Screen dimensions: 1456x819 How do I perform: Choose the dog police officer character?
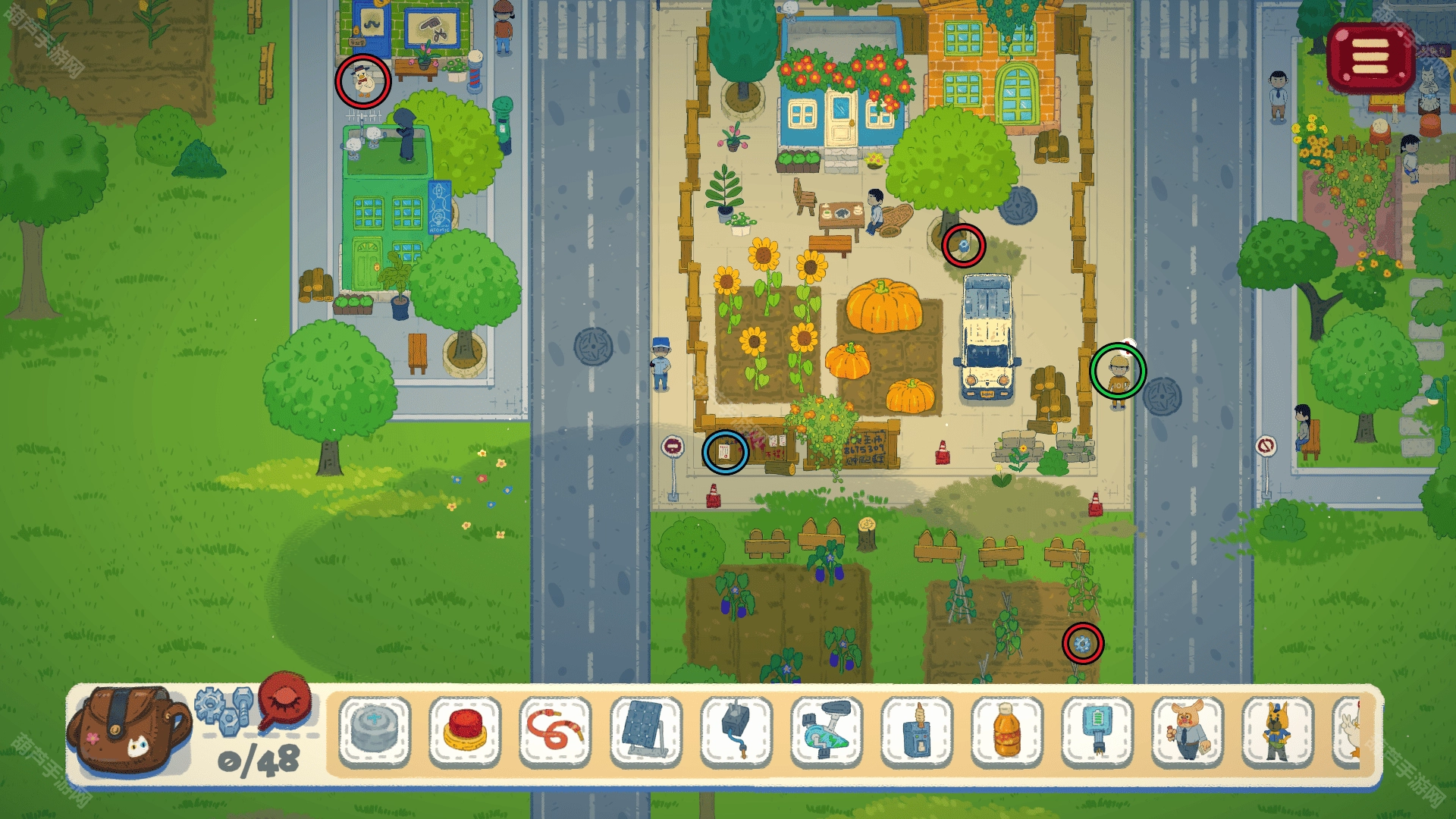pyautogui.click(x=1278, y=731)
